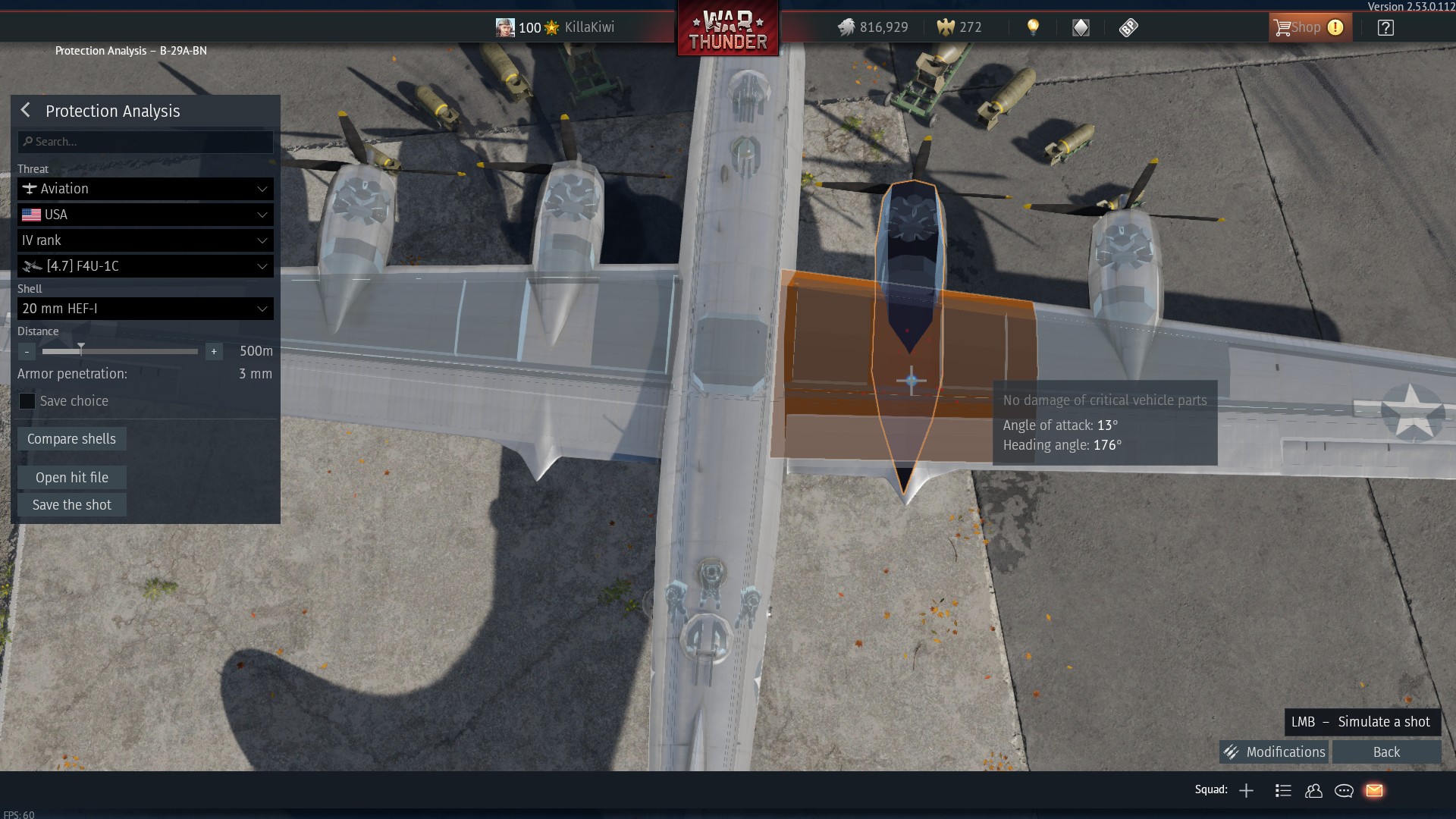Decrease distance with the minus button

click(x=27, y=352)
